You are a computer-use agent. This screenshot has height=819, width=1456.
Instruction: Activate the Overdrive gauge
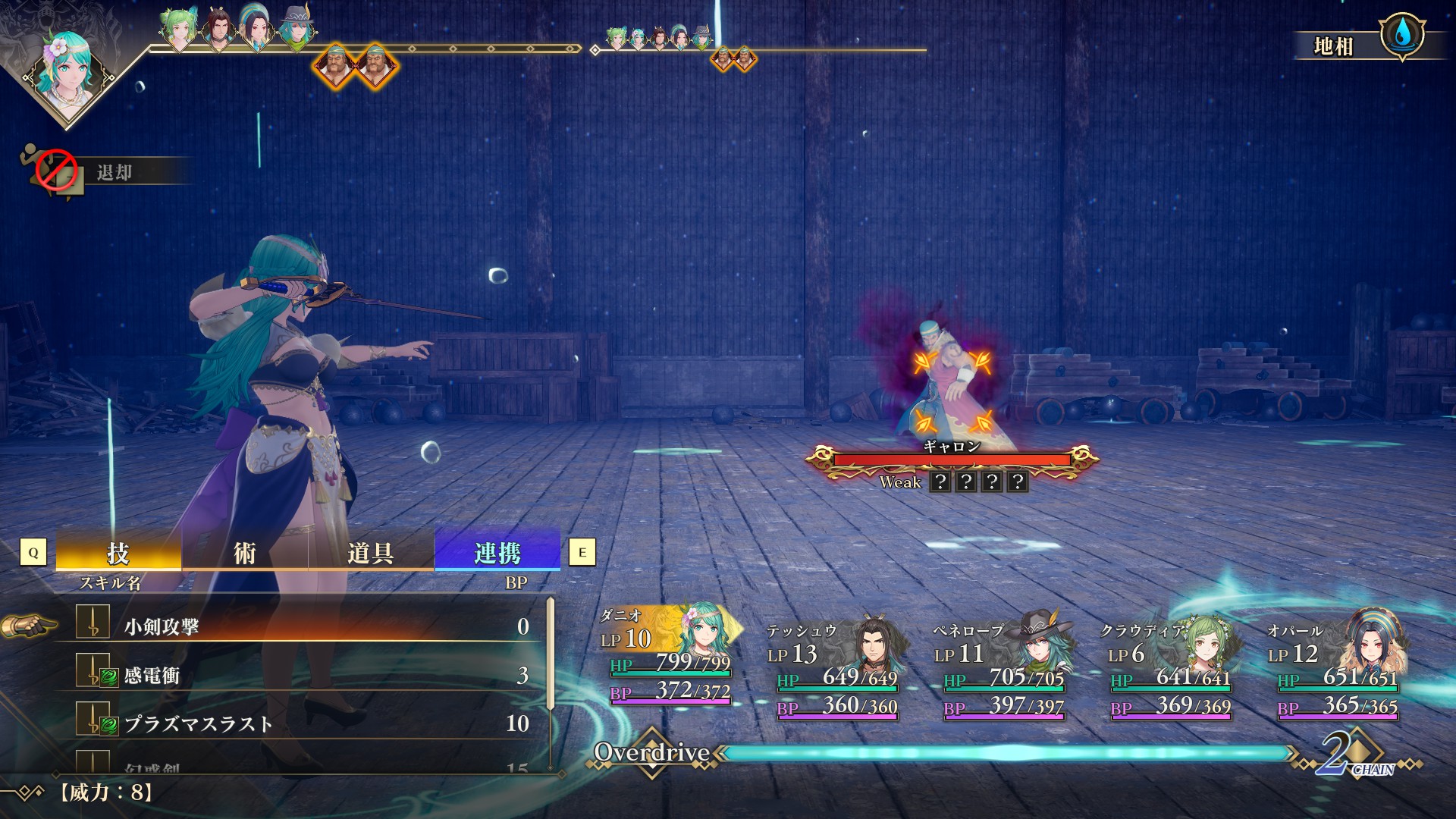[1005, 753]
